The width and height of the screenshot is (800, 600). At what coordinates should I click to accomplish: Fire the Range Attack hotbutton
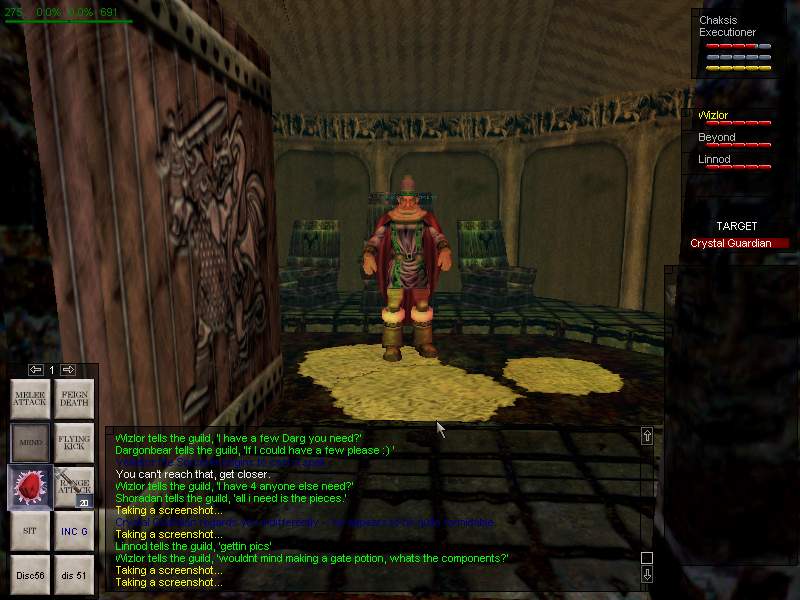(x=75, y=487)
